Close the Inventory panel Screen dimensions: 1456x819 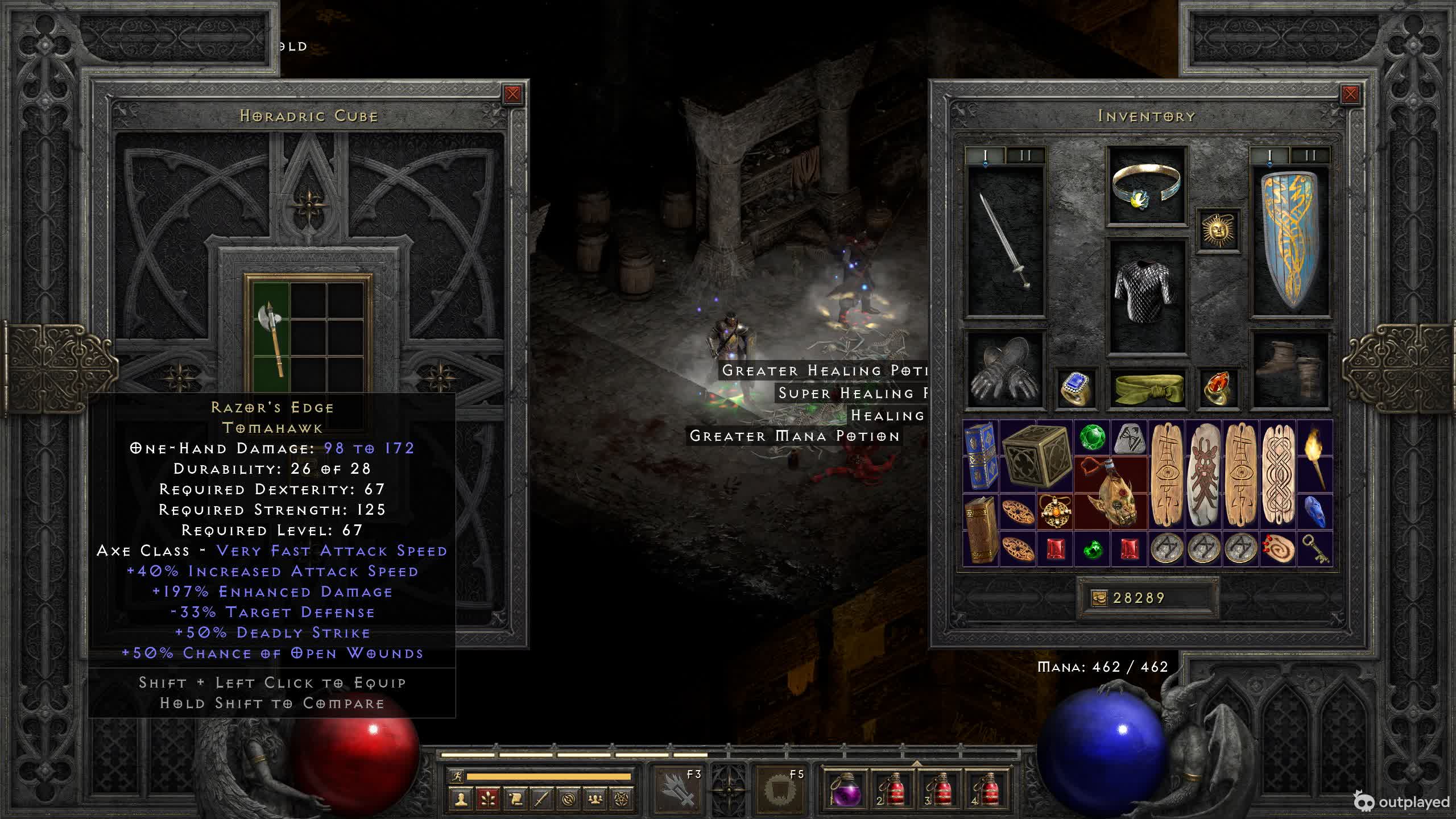pyautogui.click(x=1350, y=94)
